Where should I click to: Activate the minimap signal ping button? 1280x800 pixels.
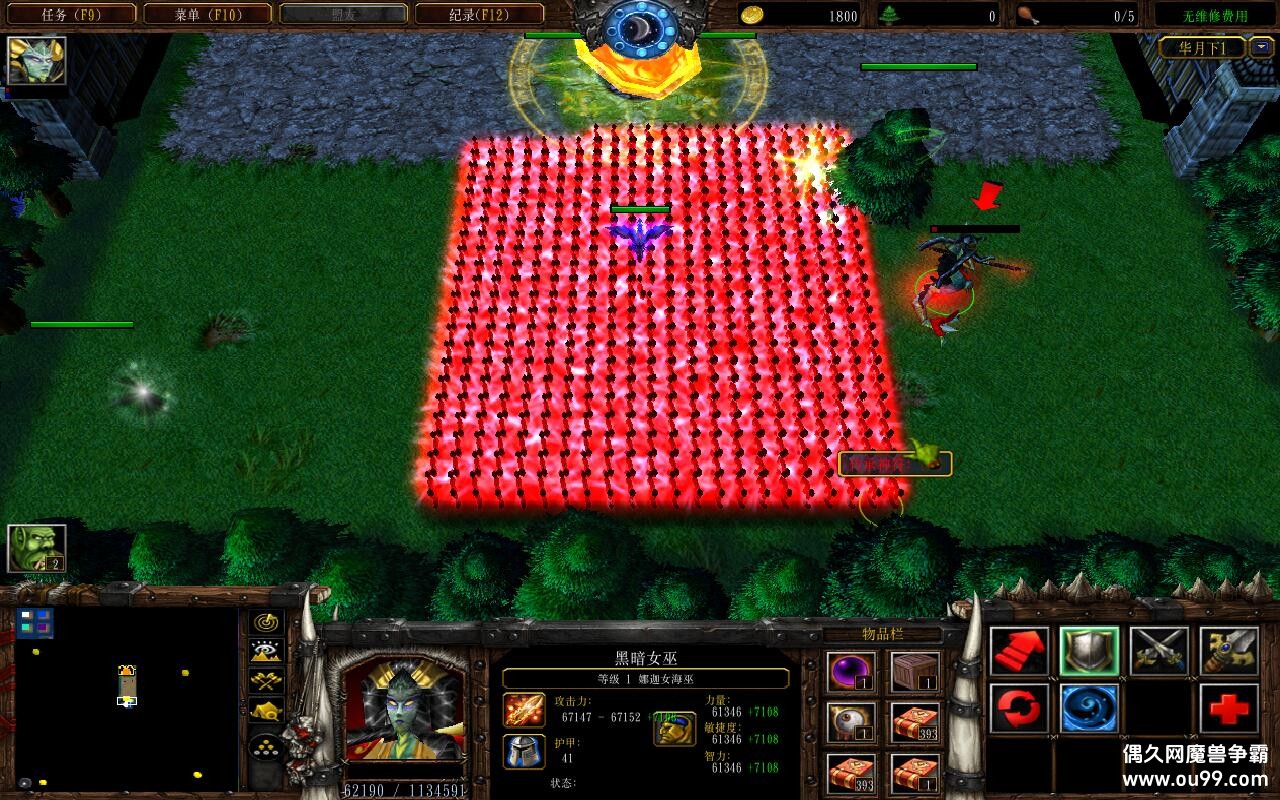[x=267, y=624]
